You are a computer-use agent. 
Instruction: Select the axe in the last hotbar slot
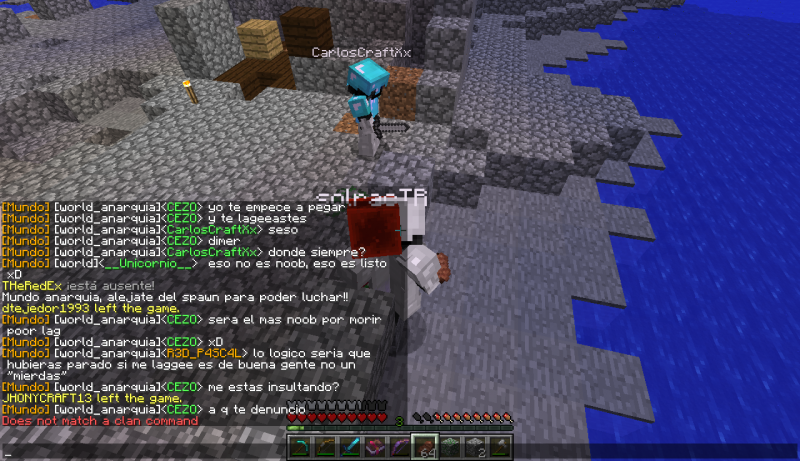(x=500, y=446)
